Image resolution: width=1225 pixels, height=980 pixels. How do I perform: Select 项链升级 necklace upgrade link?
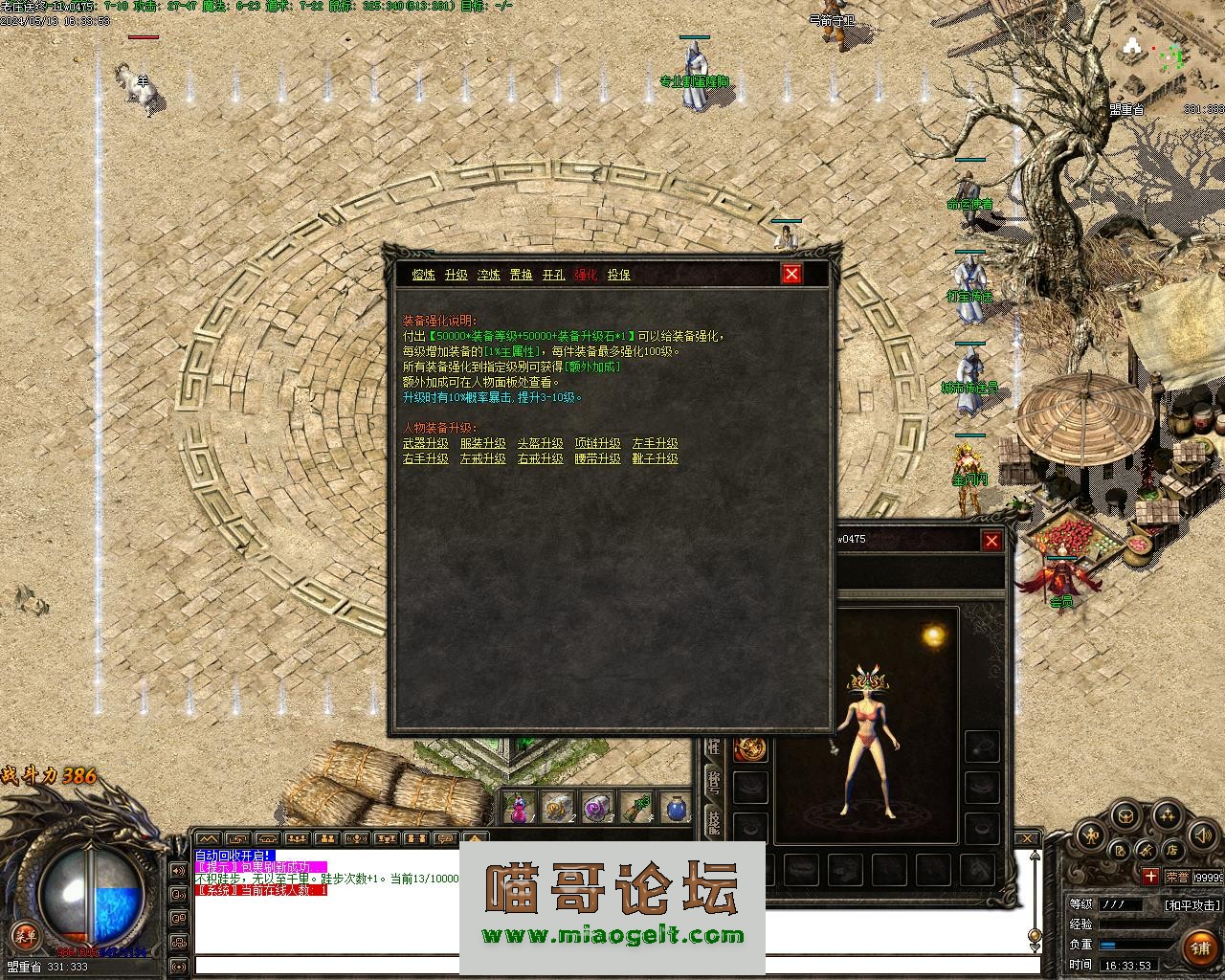tap(598, 443)
